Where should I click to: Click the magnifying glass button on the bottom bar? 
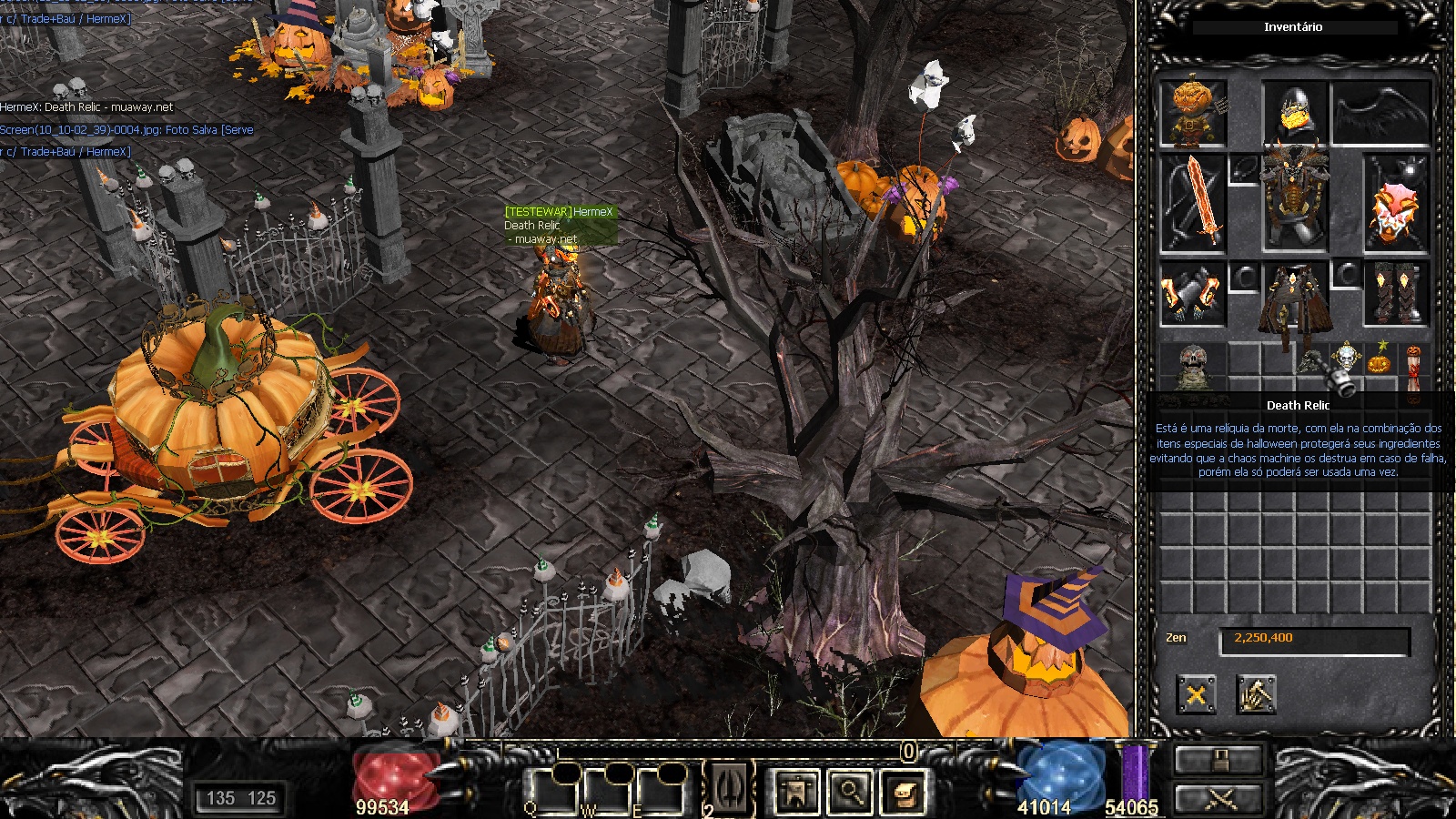click(x=850, y=792)
